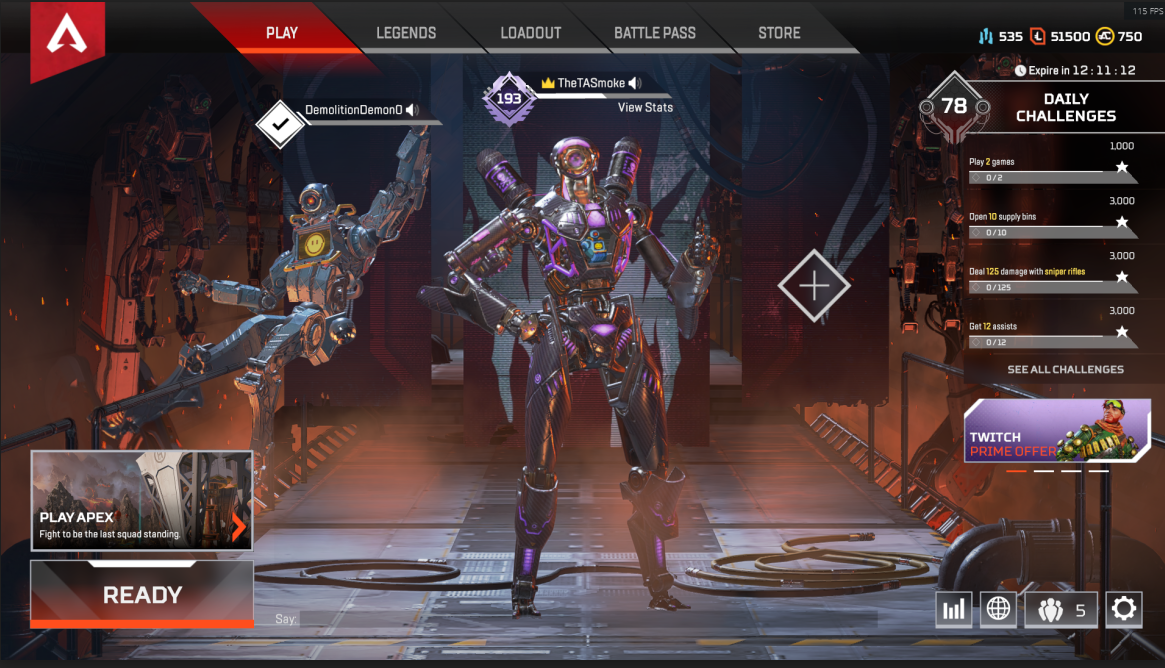
Task: Switch to the Legends tab
Action: pos(406,33)
